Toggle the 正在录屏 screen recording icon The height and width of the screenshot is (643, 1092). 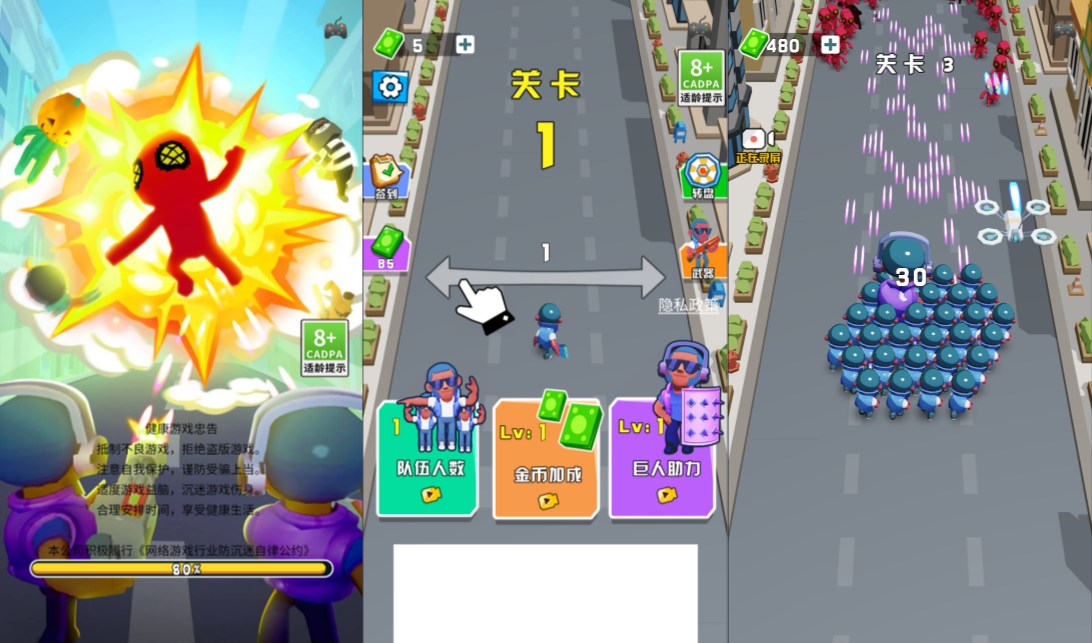[757, 143]
